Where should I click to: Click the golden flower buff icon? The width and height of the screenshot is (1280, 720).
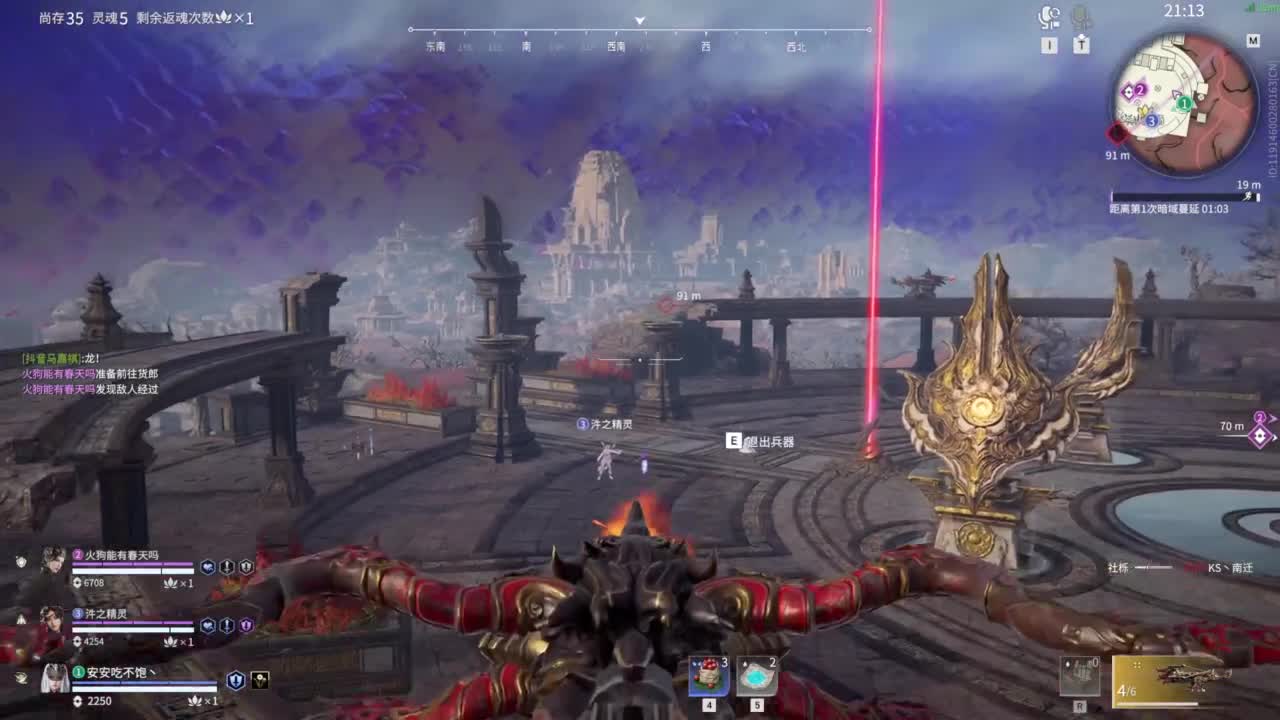259,680
